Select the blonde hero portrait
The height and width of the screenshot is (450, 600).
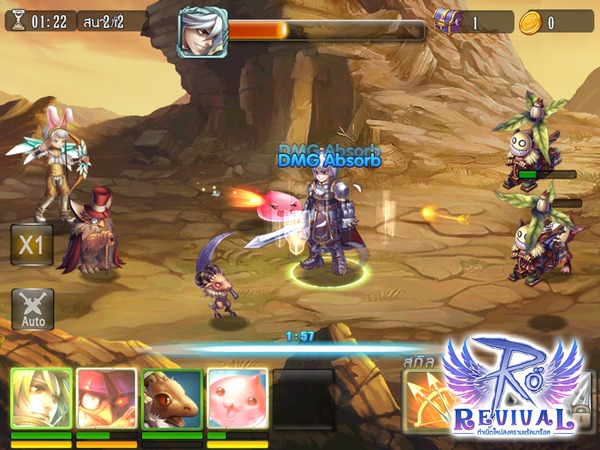pyautogui.click(x=41, y=399)
